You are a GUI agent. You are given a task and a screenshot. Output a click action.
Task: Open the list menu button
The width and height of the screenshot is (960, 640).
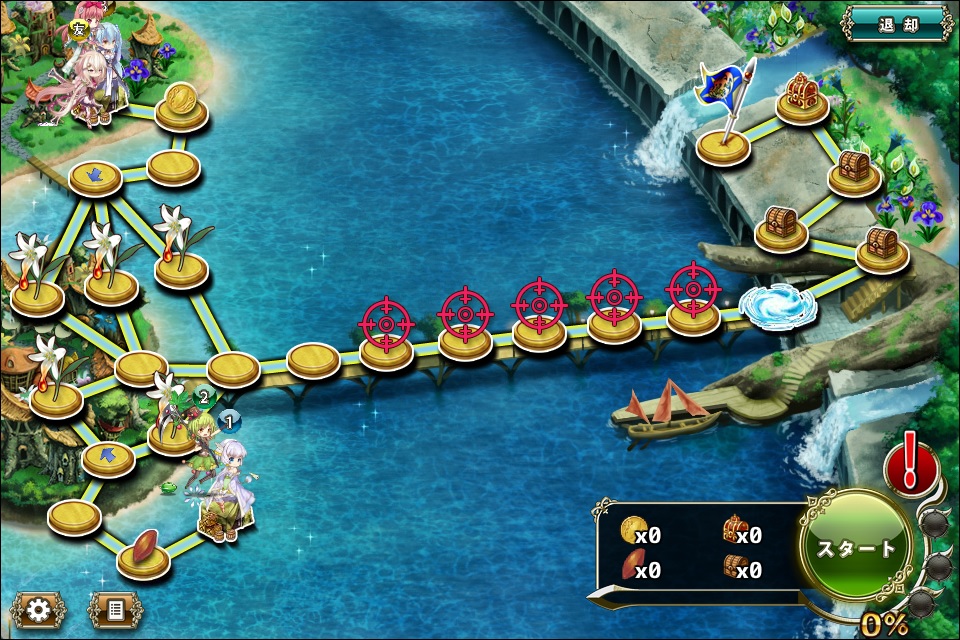(116, 609)
